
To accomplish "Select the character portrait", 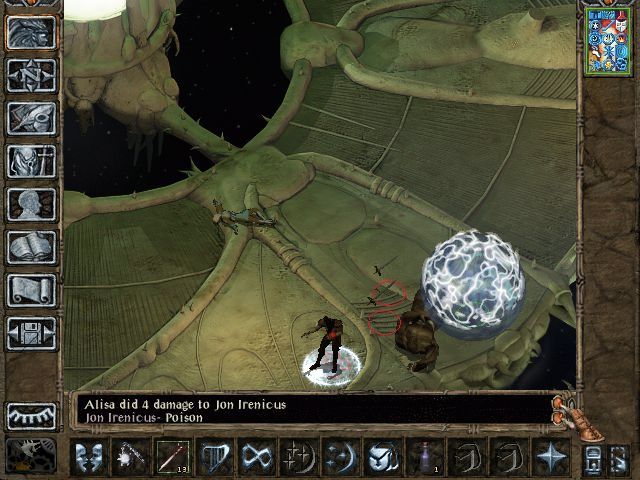I will [x=608, y=39].
